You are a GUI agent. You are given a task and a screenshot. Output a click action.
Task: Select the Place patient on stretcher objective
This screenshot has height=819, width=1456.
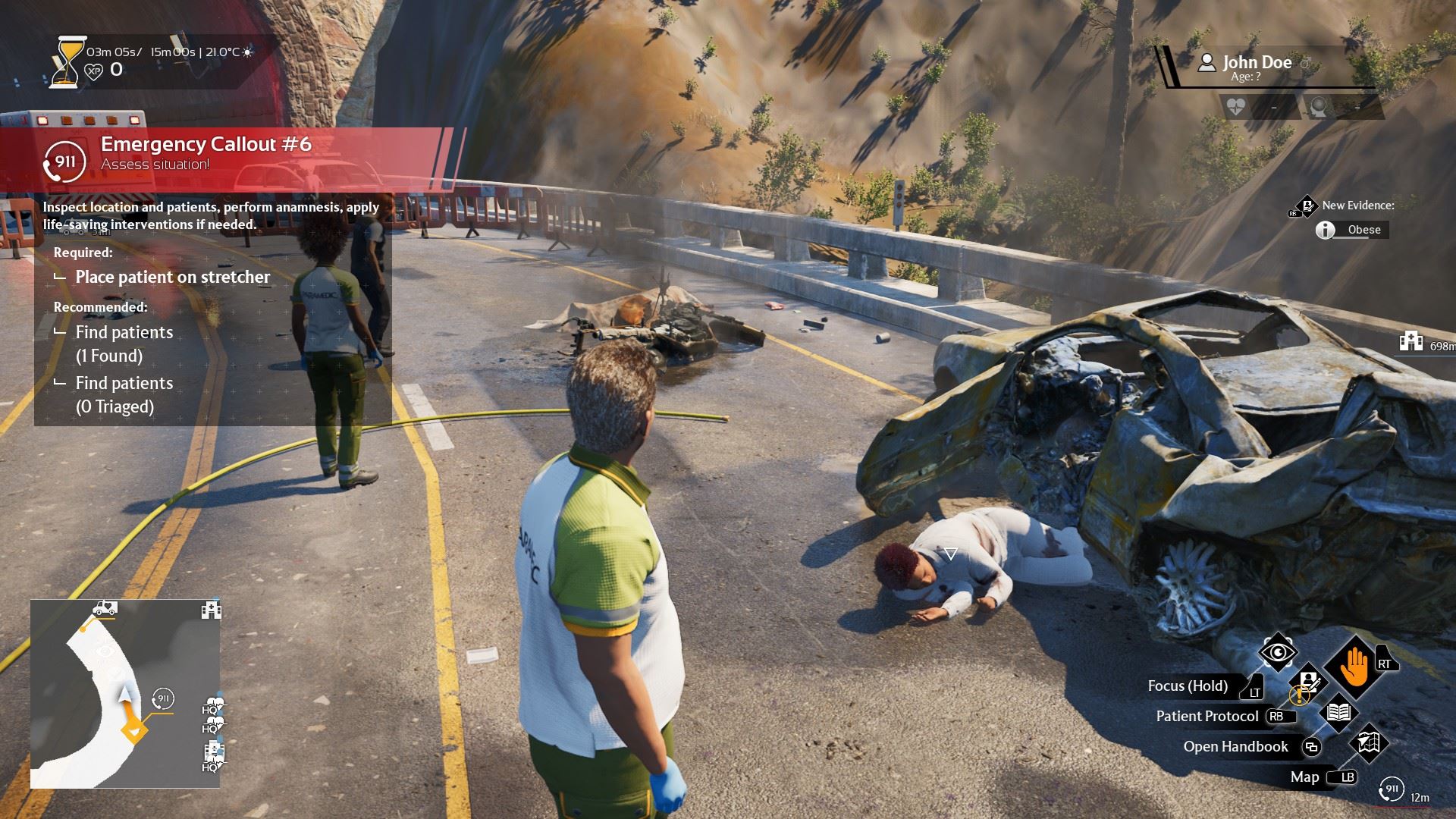(x=172, y=278)
